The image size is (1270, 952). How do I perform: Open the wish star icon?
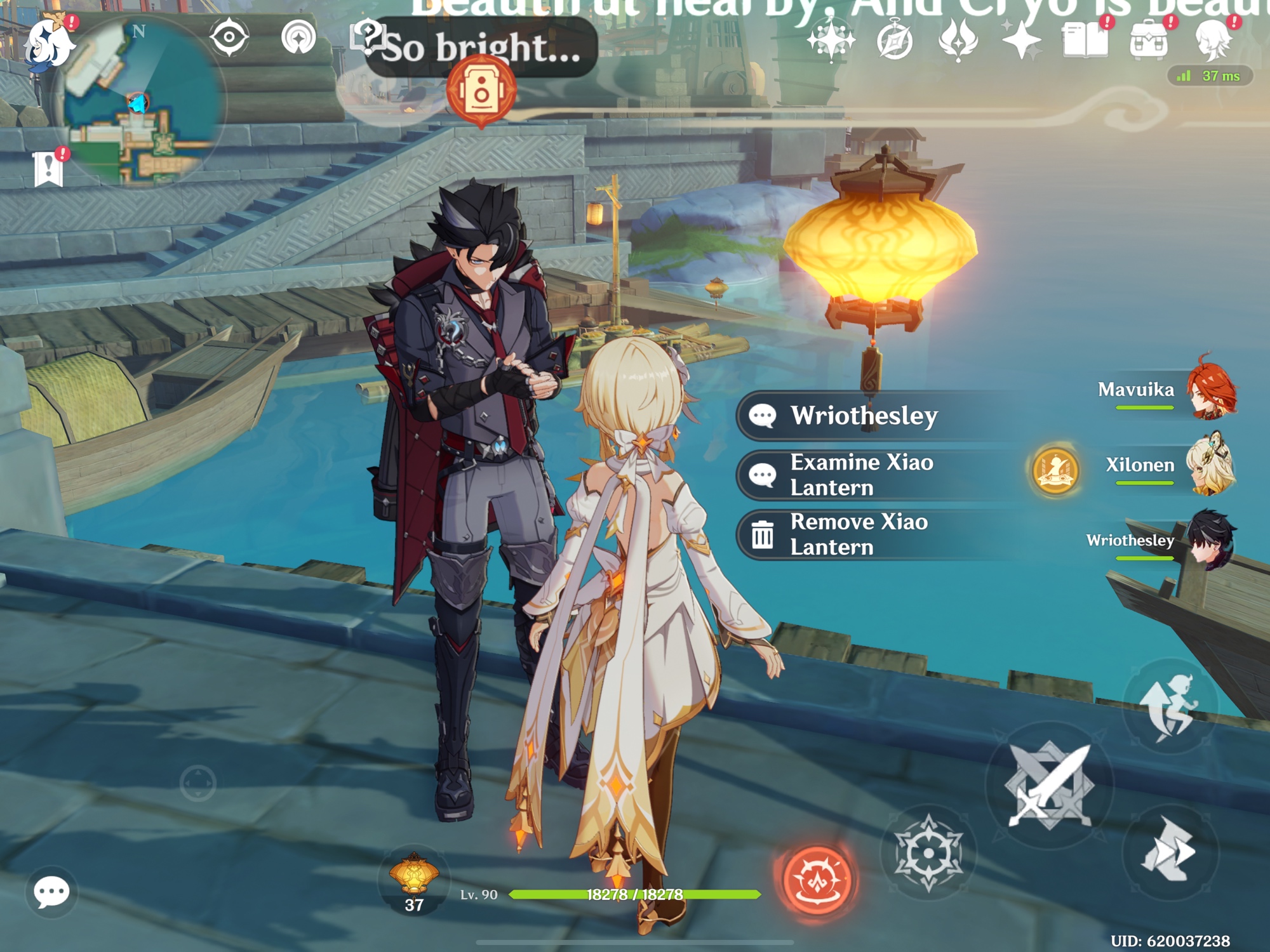click(1021, 41)
